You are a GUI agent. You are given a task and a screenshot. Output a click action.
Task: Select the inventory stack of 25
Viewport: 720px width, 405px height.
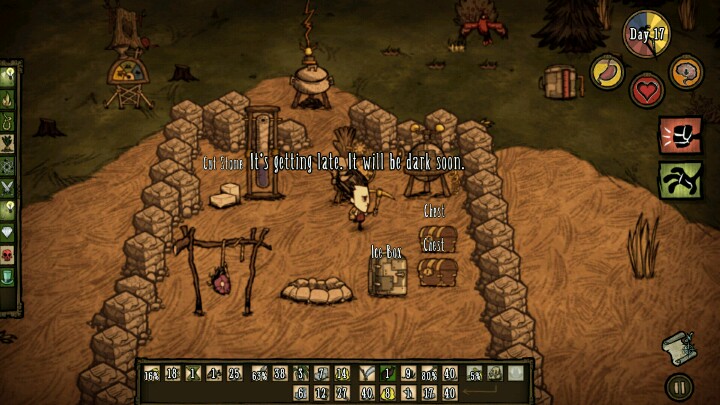tap(234, 374)
